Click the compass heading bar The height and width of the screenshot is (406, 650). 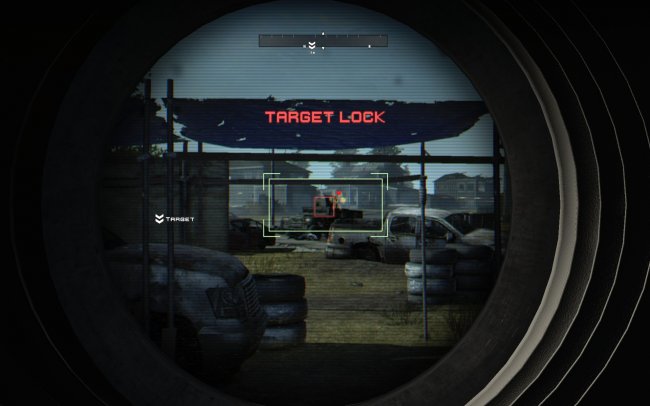click(323, 41)
